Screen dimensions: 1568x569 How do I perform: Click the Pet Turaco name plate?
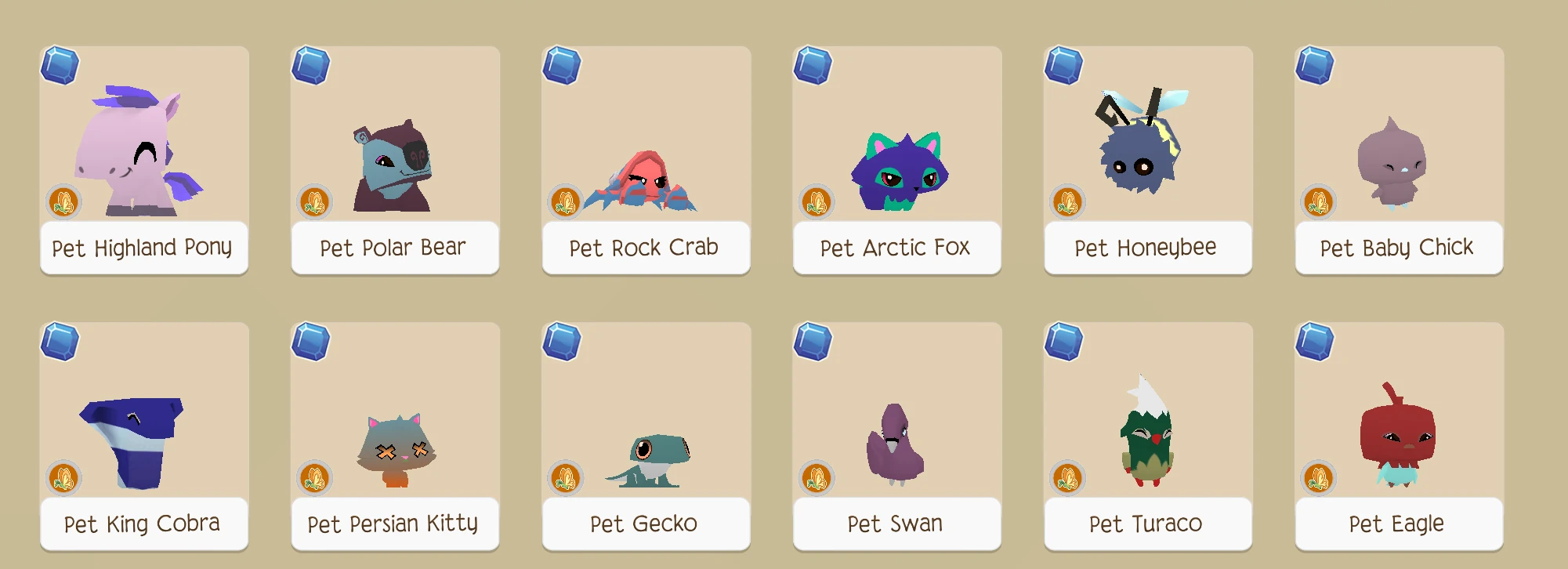(1146, 523)
